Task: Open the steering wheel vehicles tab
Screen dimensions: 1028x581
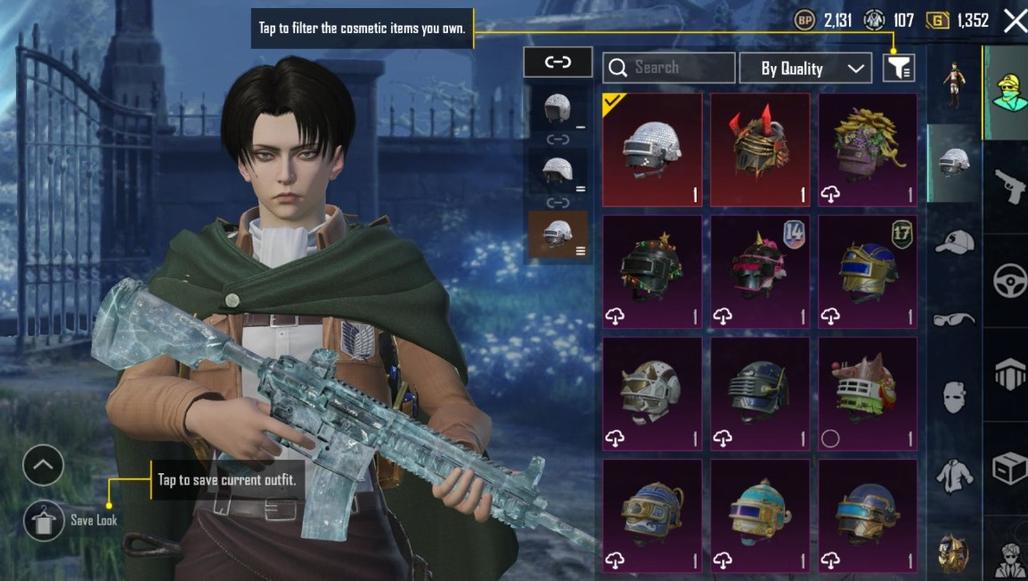Action: (x=1008, y=280)
